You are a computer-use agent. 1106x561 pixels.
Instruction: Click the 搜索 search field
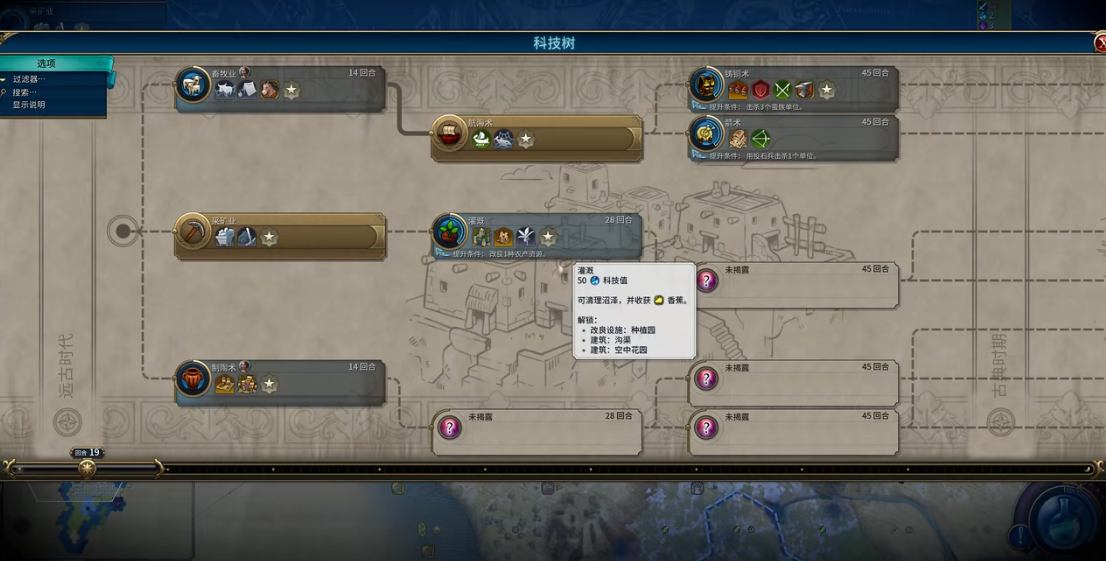click(26, 92)
